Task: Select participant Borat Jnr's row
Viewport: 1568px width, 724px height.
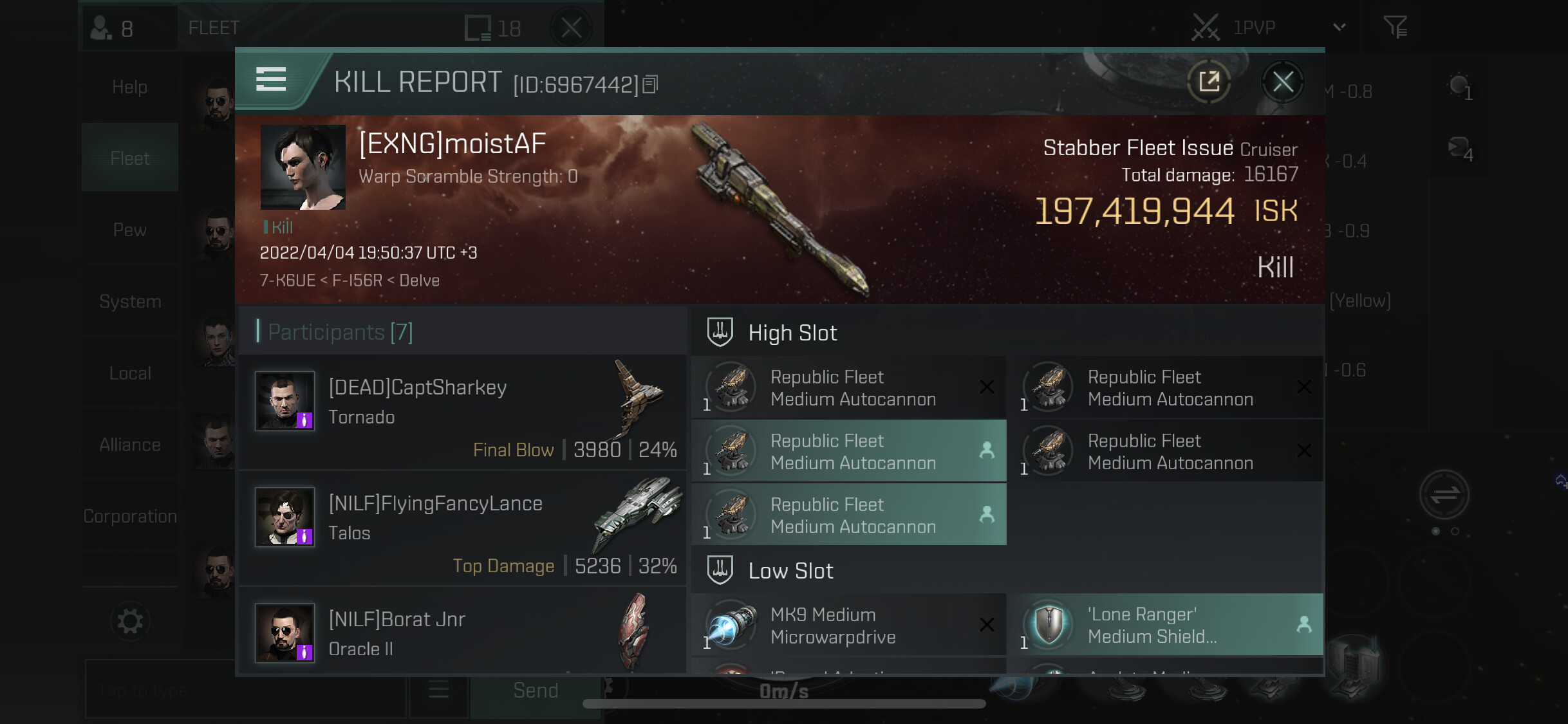Action: click(462, 633)
